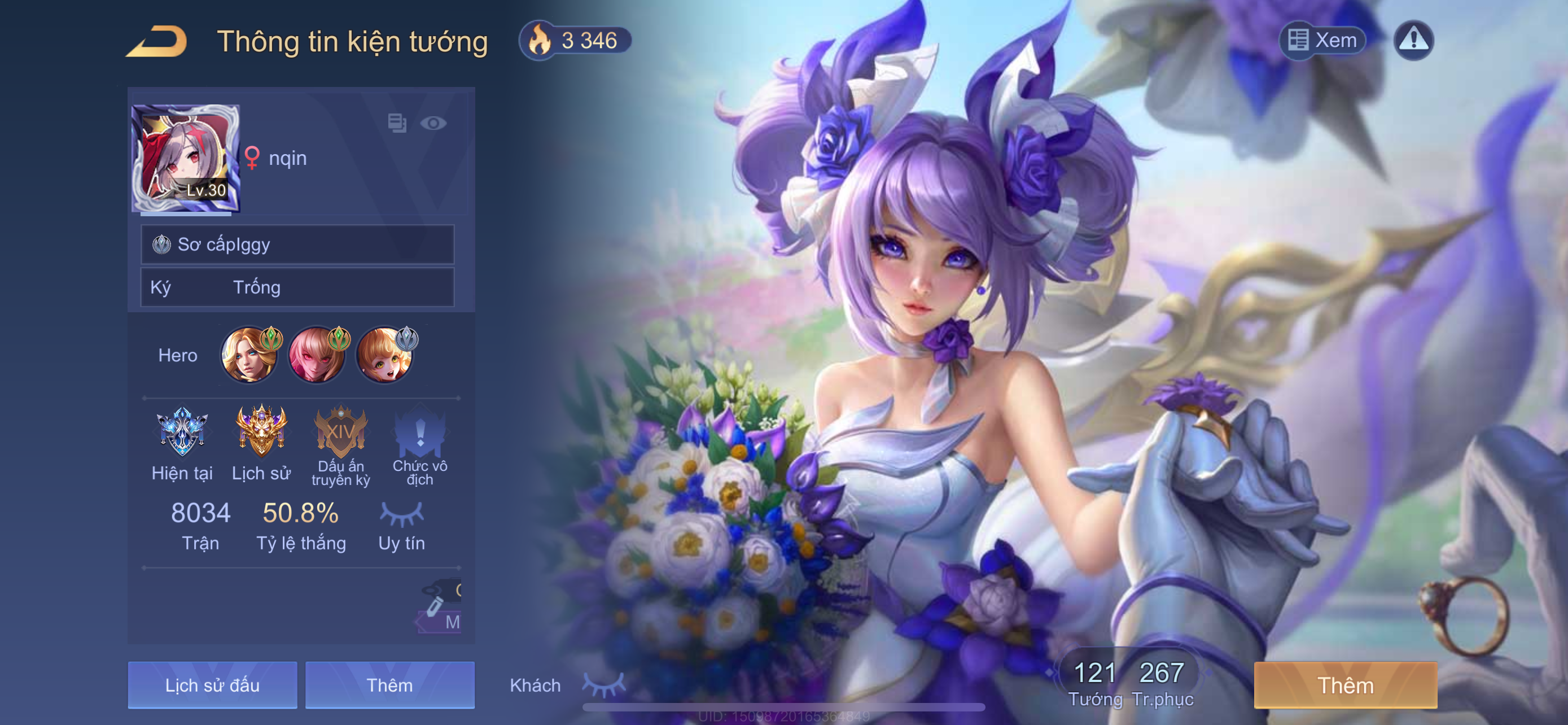
Task: Select the orange-haired hero portrait
Action: click(x=384, y=355)
